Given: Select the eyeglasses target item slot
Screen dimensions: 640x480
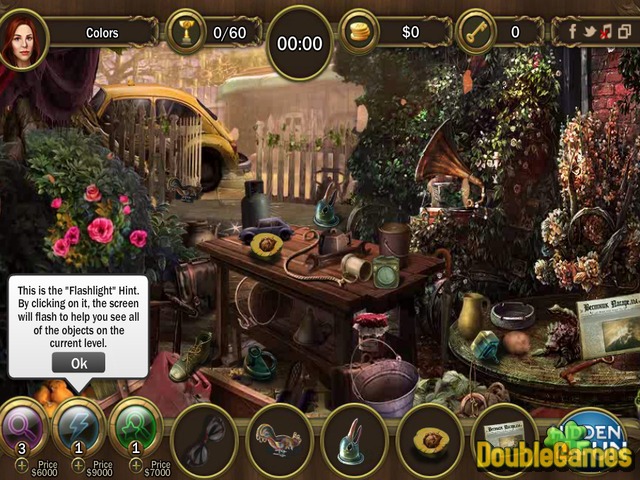Looking at the screenshot, I should point(204,440).
